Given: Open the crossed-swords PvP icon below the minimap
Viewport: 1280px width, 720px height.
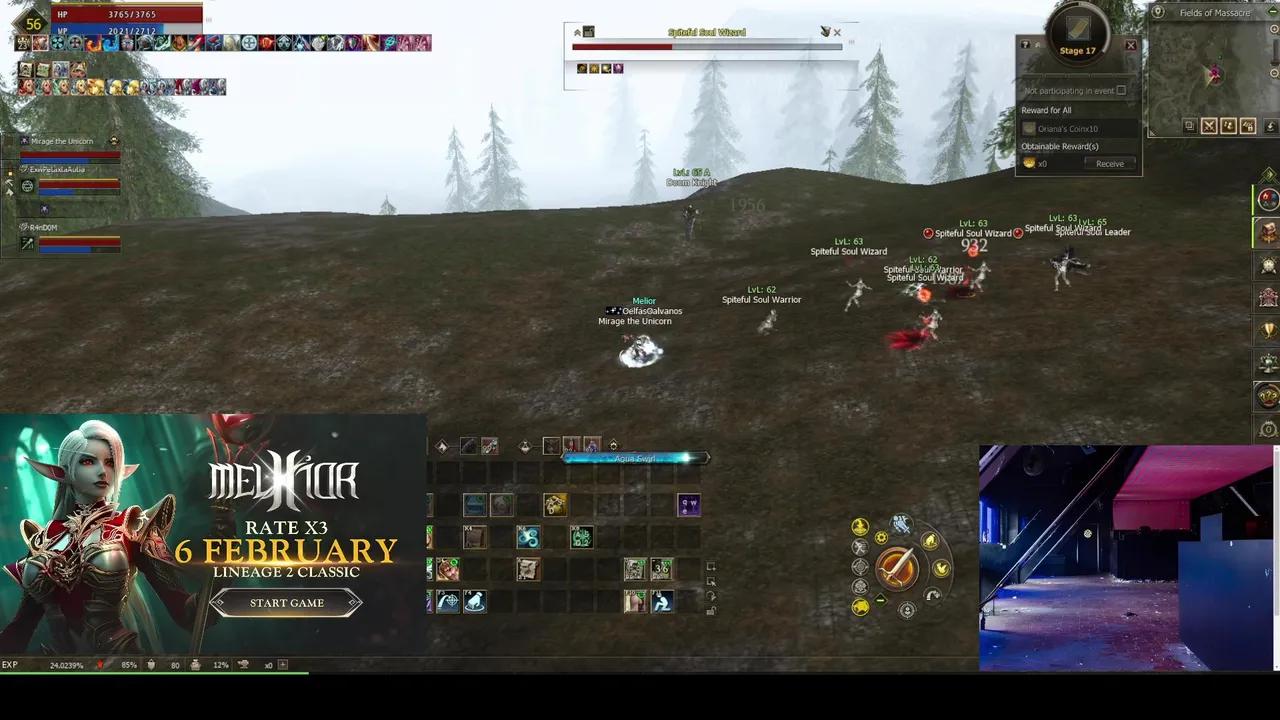Looking at the screenshot, I should (x=1209, y=126).
